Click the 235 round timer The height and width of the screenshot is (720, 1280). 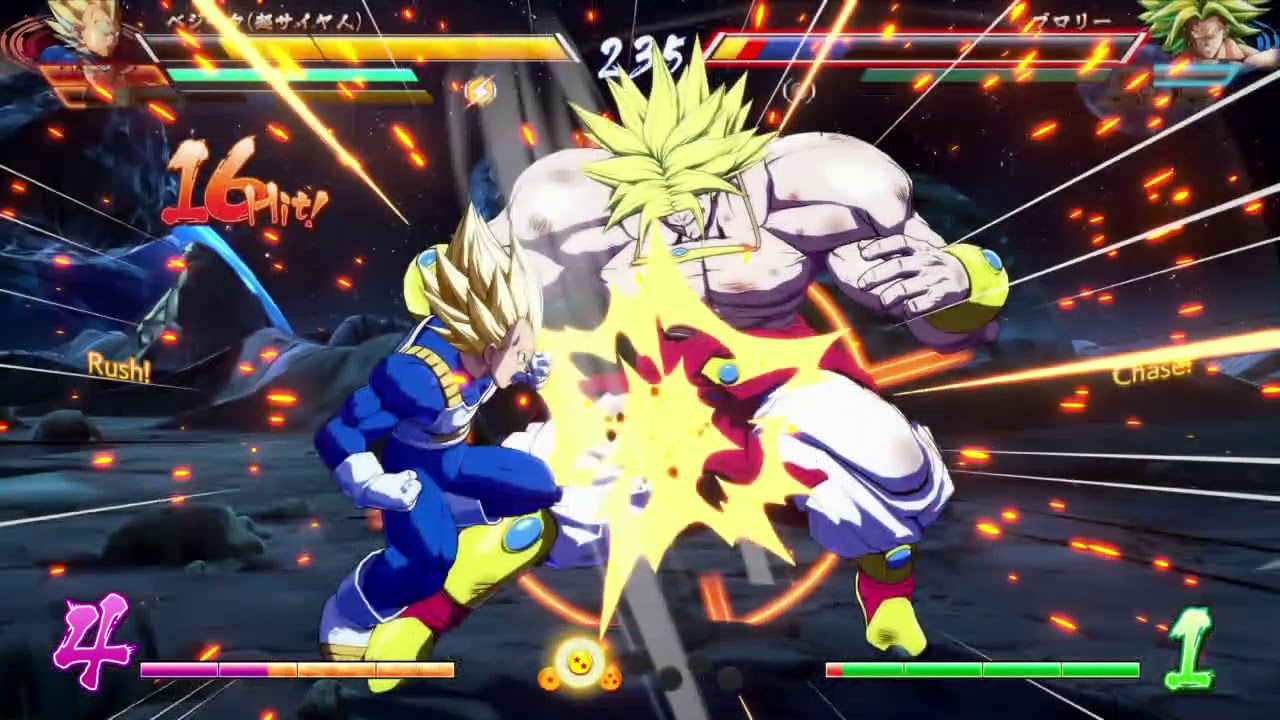click(640, 50)
